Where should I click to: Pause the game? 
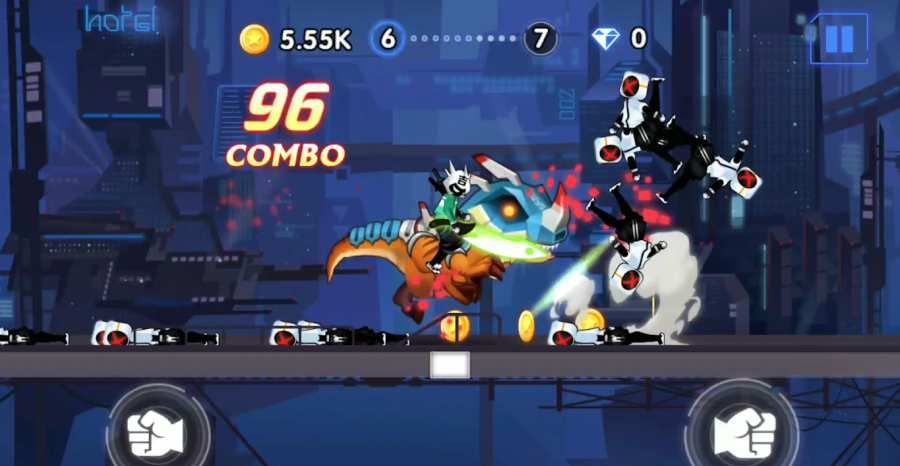(x=838, y=39)
